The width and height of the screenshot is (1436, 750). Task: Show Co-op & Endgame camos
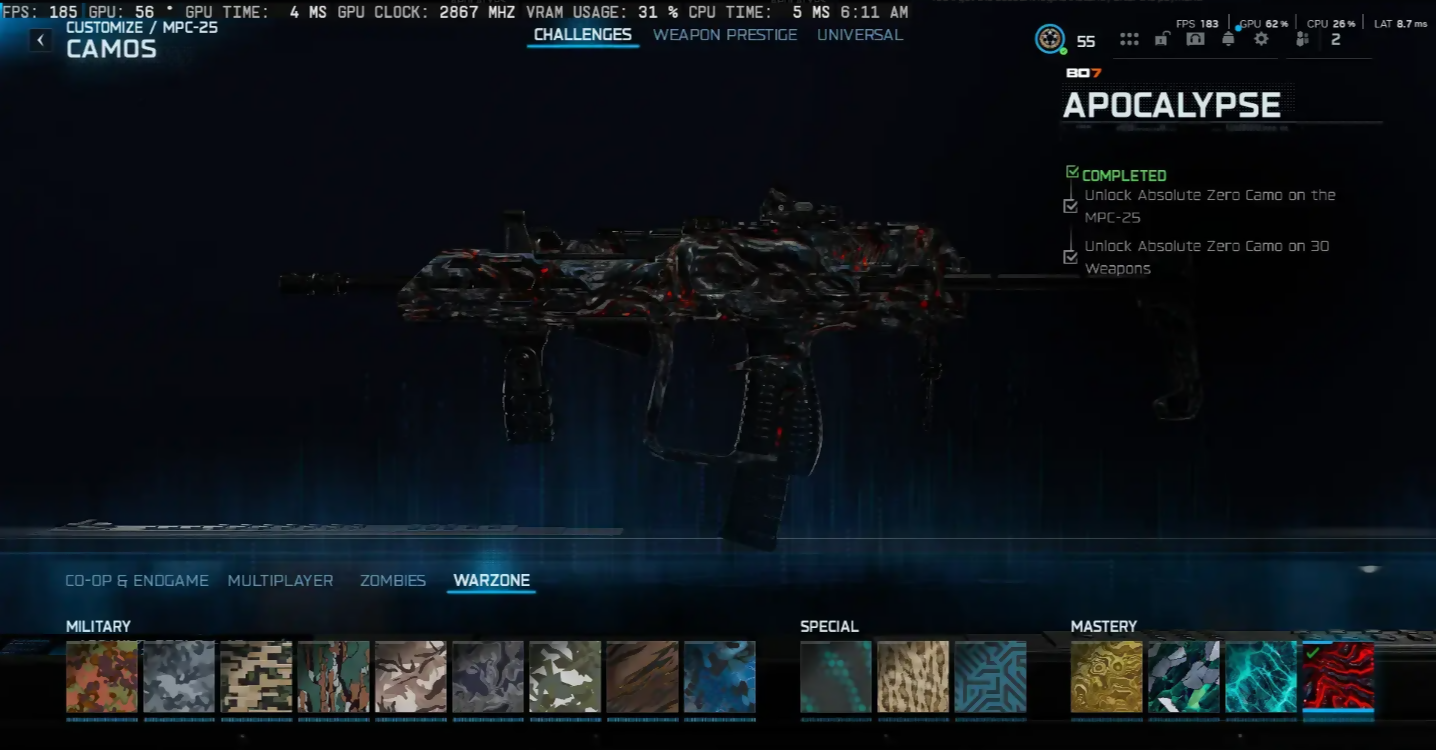point(137,580)
